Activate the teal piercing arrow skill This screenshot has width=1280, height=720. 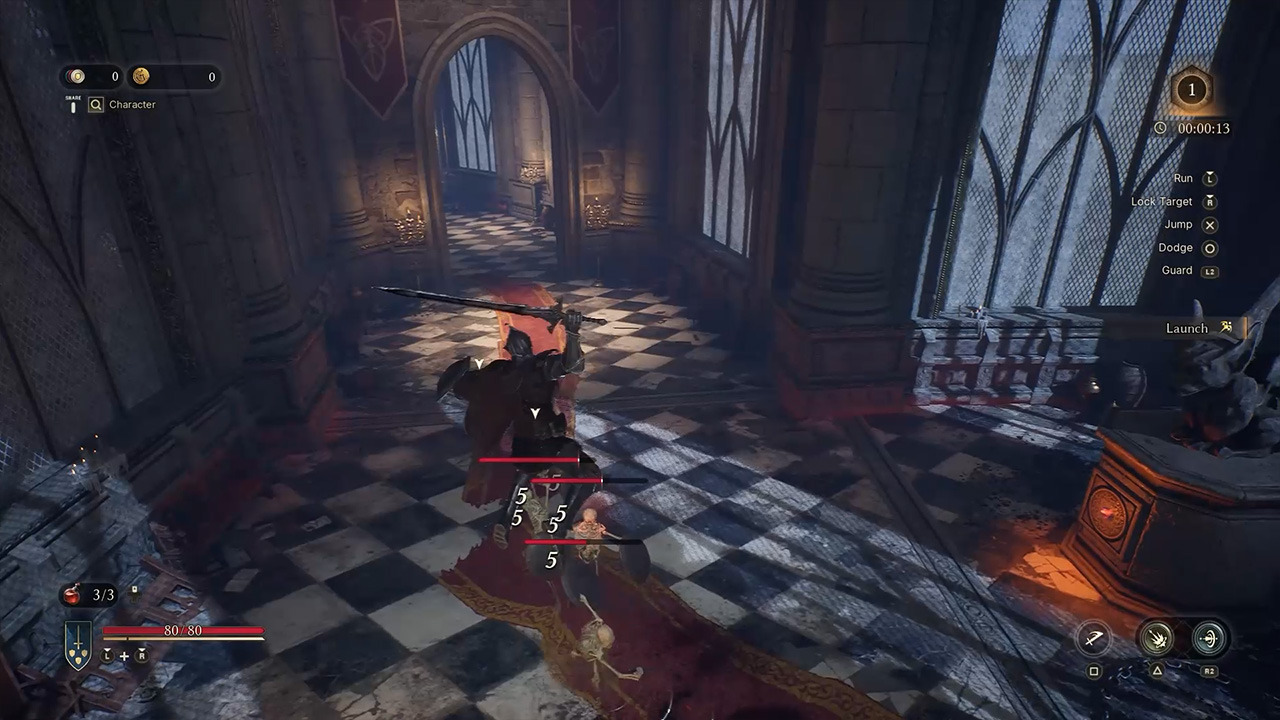coord(1209,638)
